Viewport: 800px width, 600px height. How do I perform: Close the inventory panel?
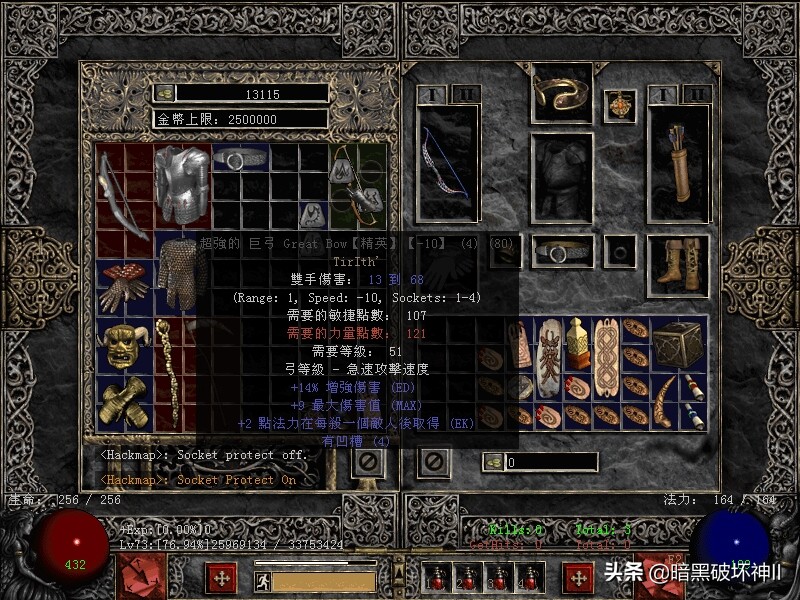(x=432, y=462)
